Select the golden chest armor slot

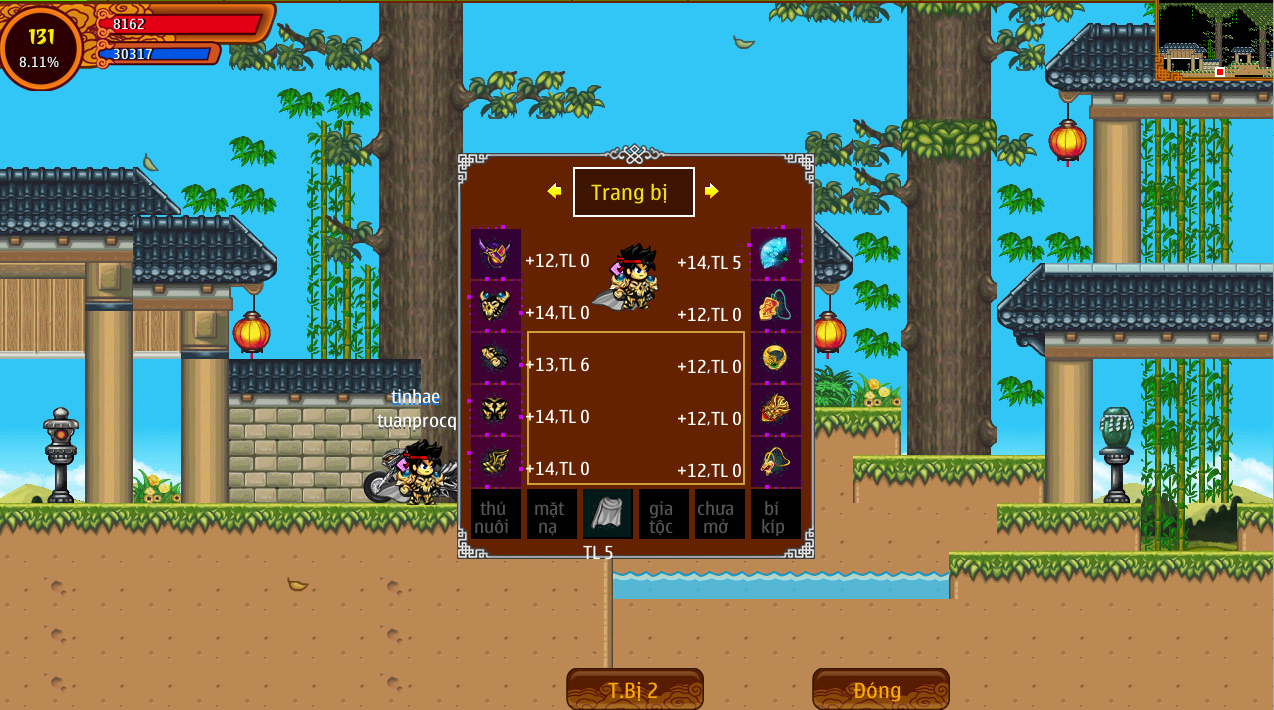click(x=496, y=306)
